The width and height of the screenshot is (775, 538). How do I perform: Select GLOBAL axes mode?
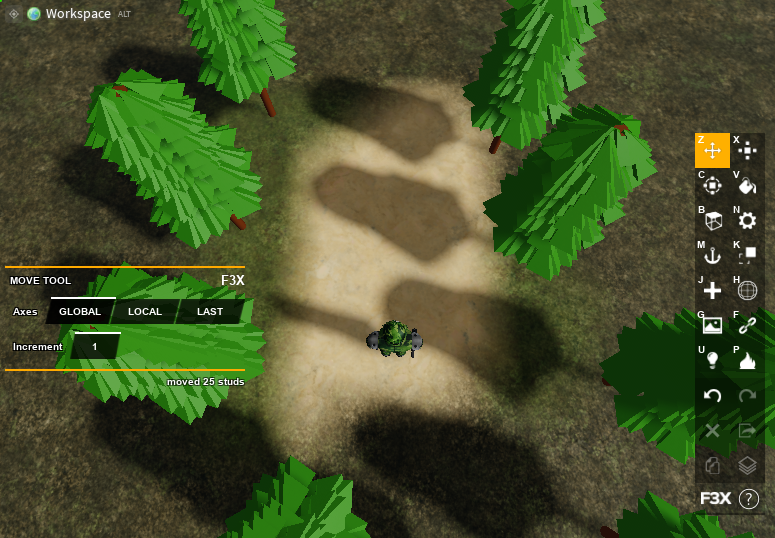[80, 312]
